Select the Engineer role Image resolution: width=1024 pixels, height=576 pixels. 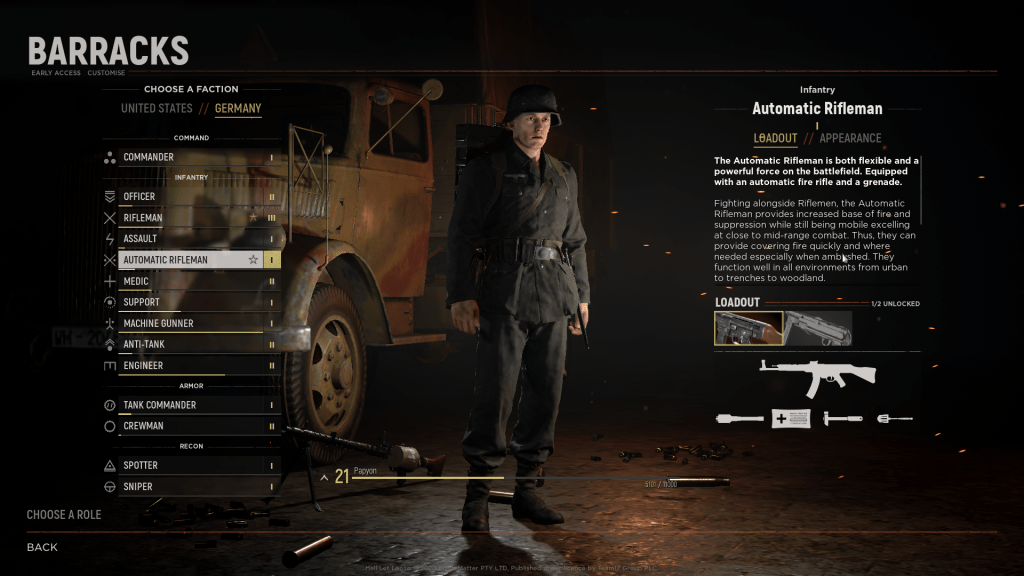point(190,365)
